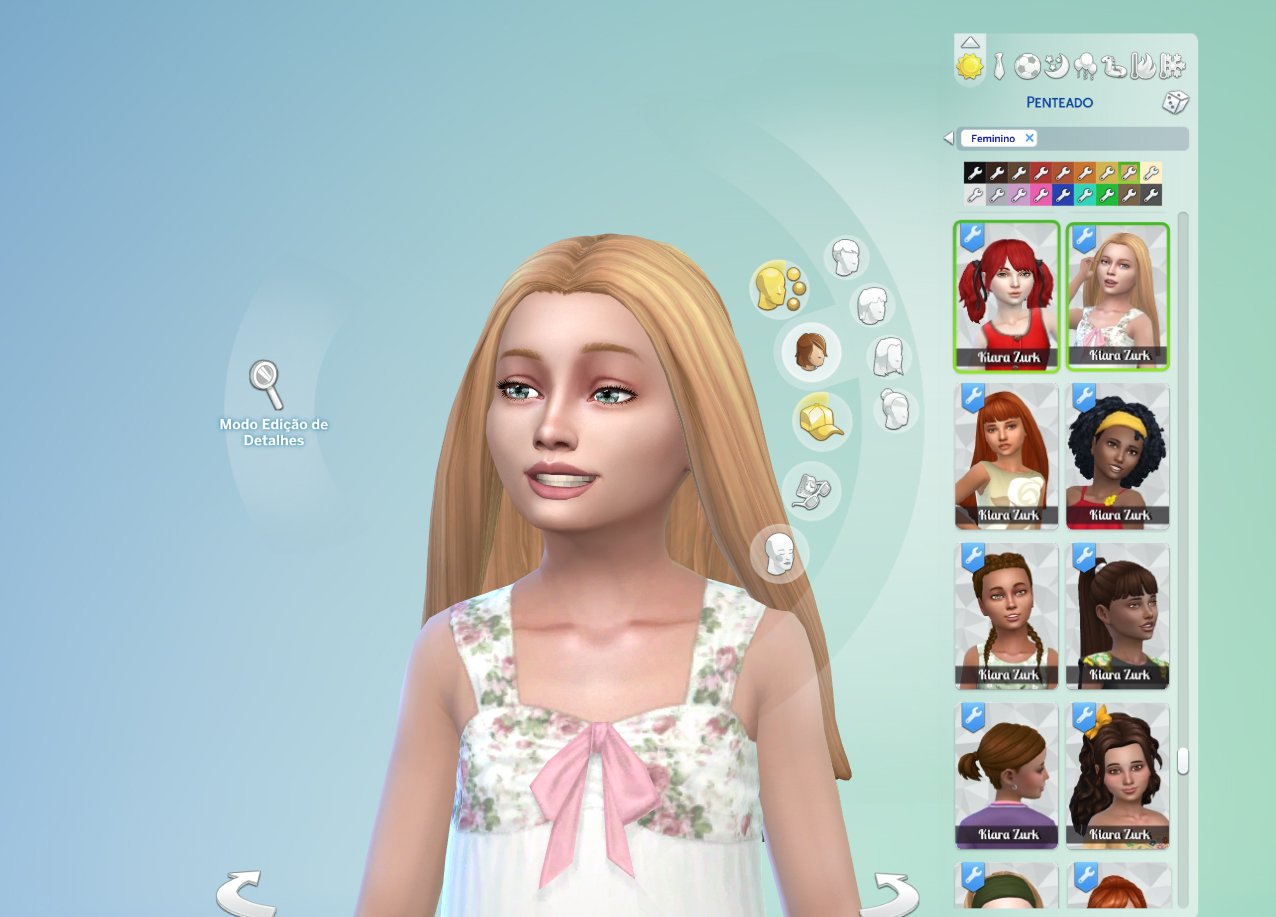Screen dimensions: 1276x917
Task: Select the red pigtails hairstyle thumbnail
Action: [x=1006, y=297]
